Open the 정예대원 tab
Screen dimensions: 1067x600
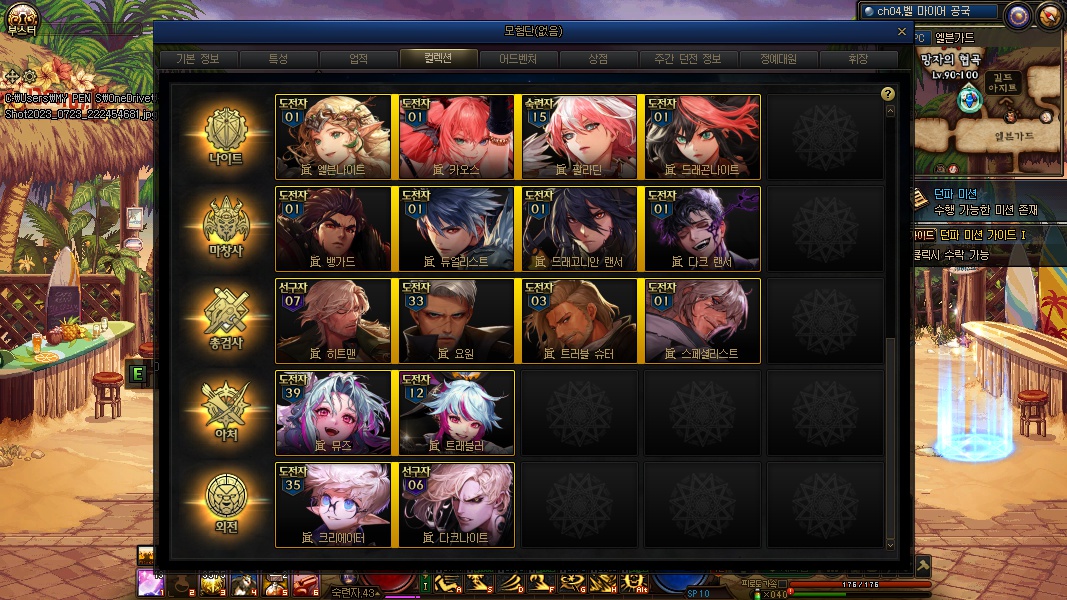point(779,59)
